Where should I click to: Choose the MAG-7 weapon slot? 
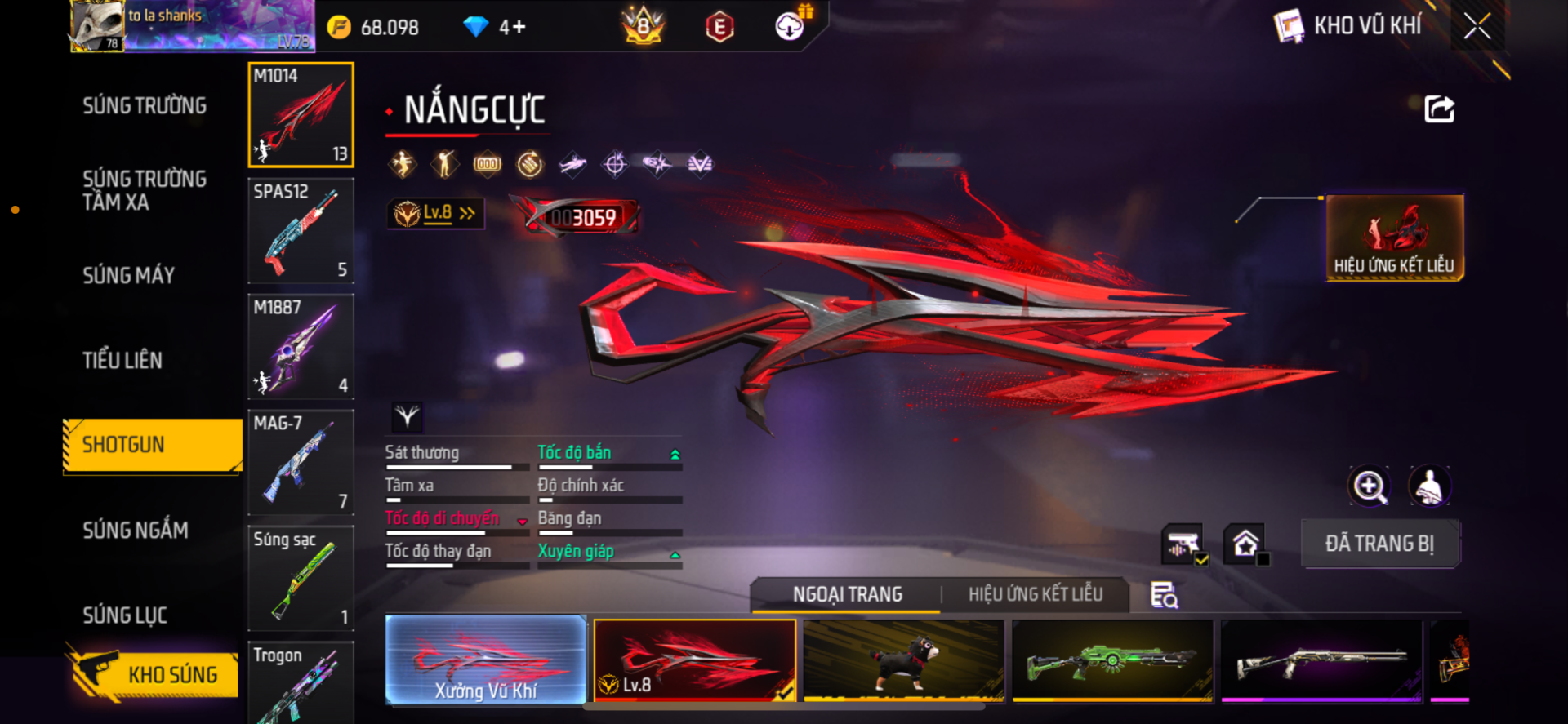point(301,463)
